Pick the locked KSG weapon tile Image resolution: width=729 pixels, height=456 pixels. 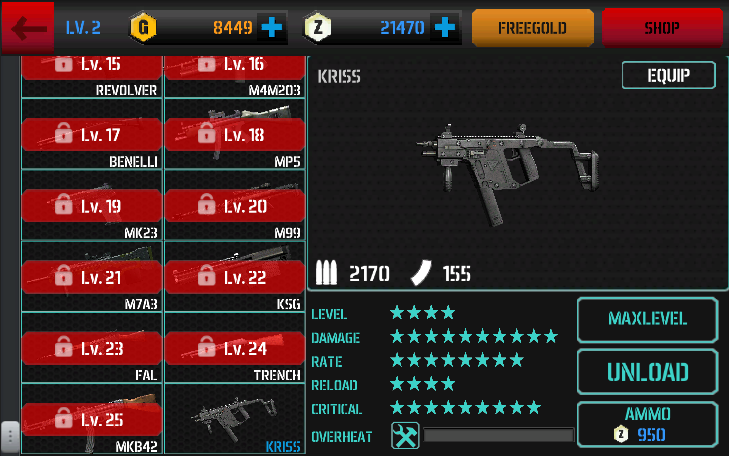(234, 277)
